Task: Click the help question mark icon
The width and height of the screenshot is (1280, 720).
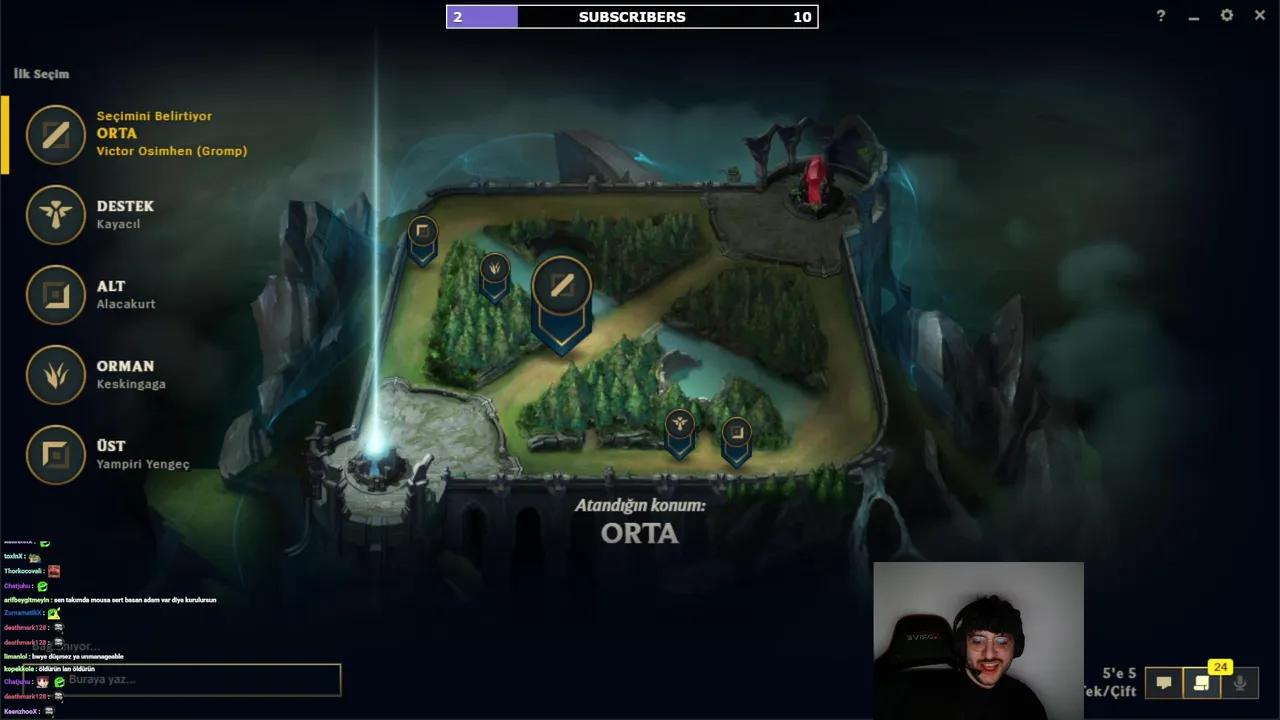Action: 1159,15
